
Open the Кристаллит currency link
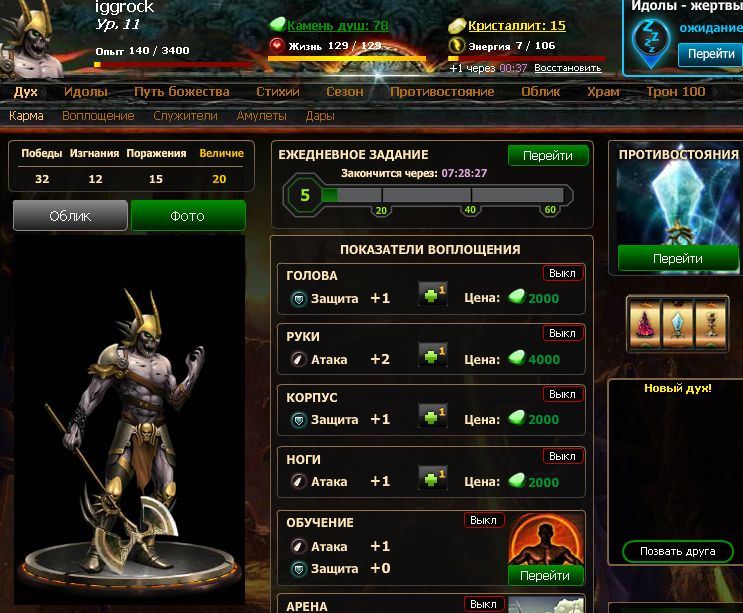pyautogui.click(x=517, y=25)
